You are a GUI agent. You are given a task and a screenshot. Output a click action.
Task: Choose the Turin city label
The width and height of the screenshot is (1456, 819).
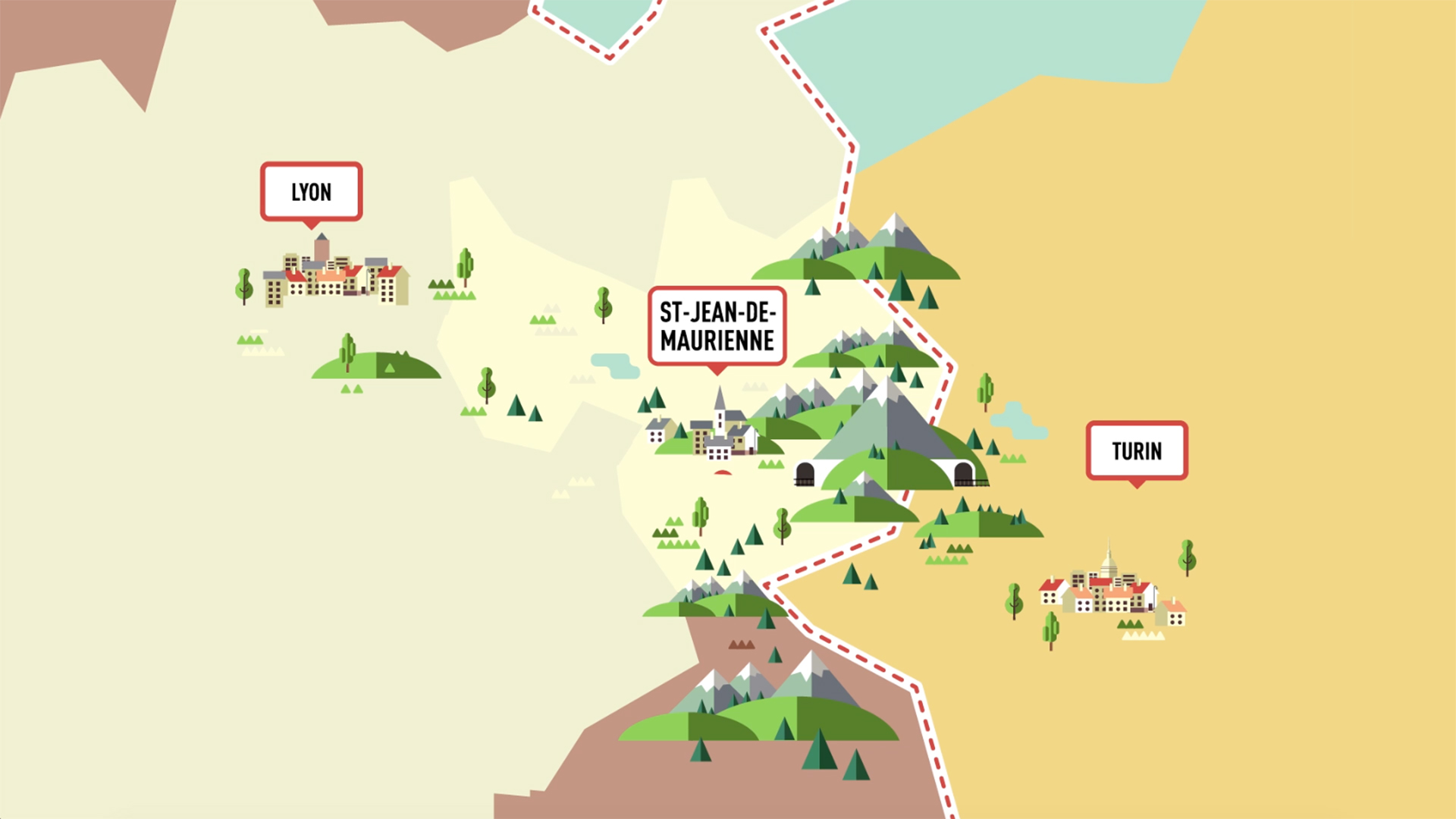(x=1136, y=451)
